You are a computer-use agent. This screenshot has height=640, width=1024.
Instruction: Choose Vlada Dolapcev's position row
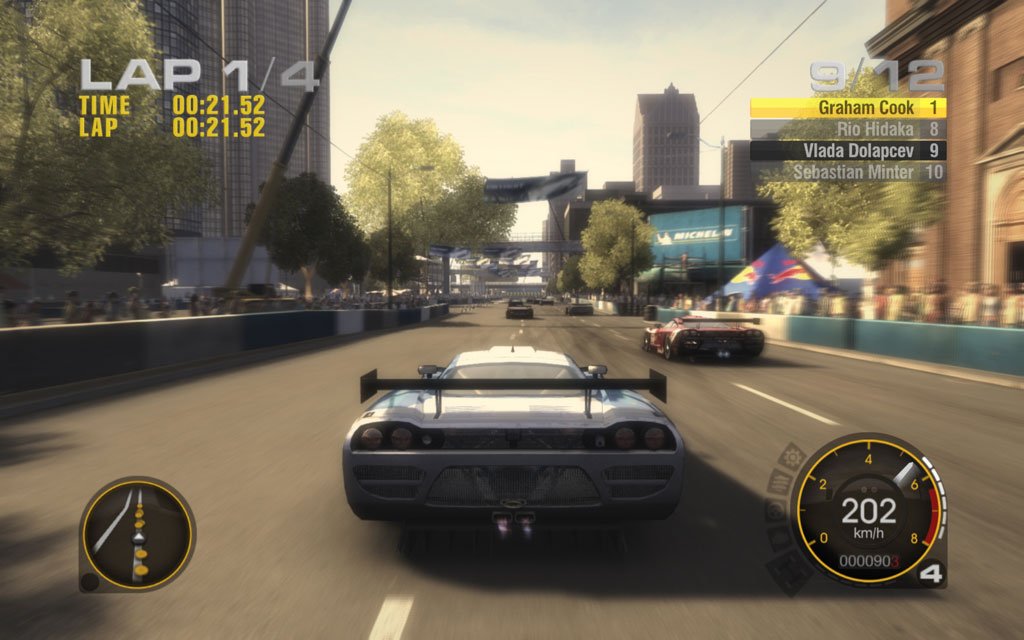pyautogui.click(x=847, y=151)
